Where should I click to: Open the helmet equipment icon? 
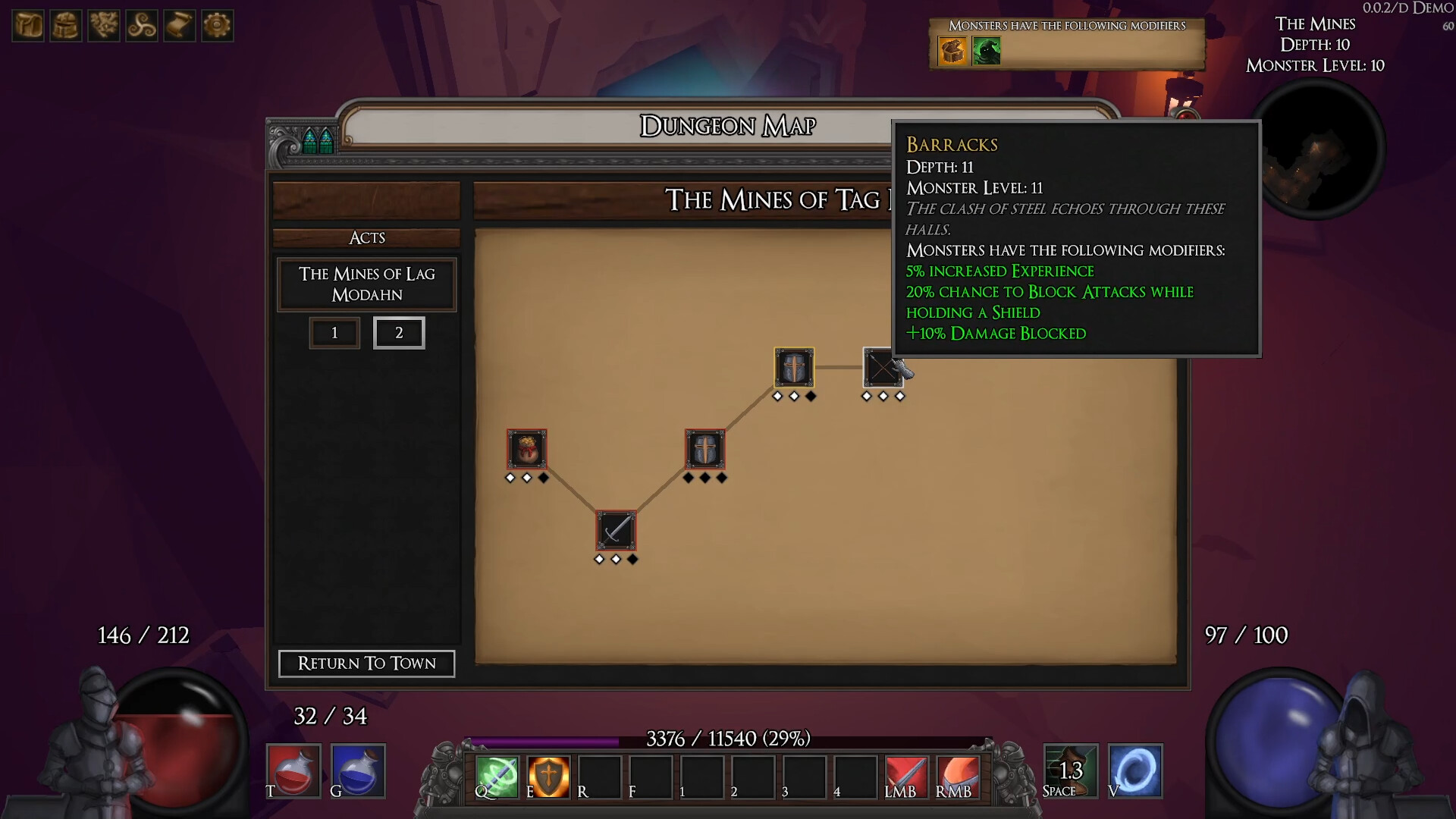tap(65, 25)
